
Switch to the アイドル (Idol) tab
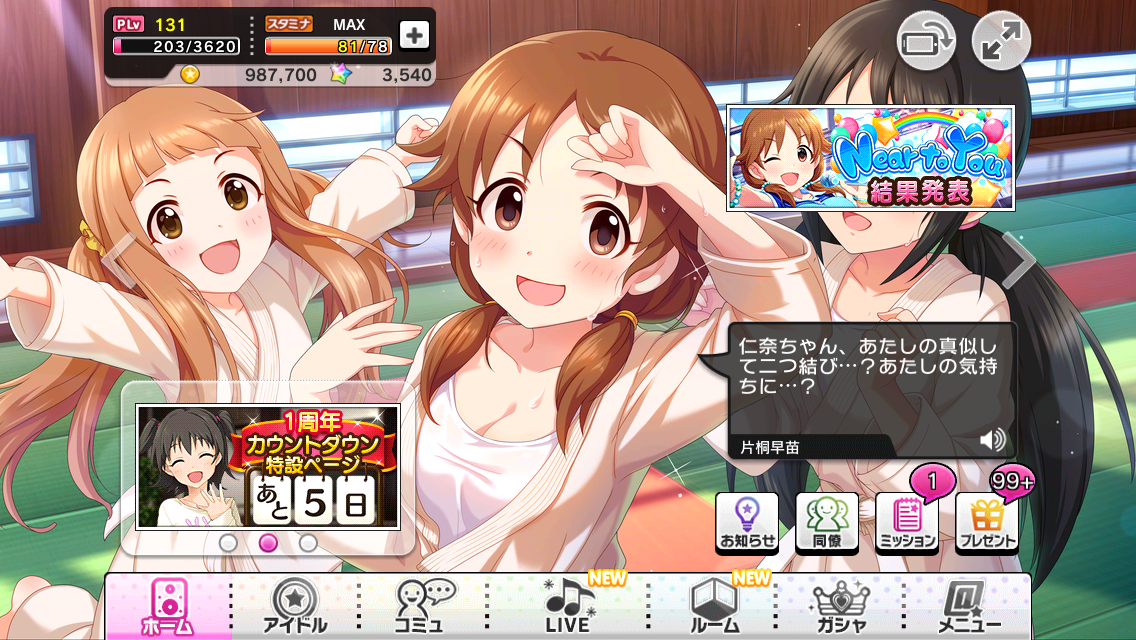pos(294,606)
